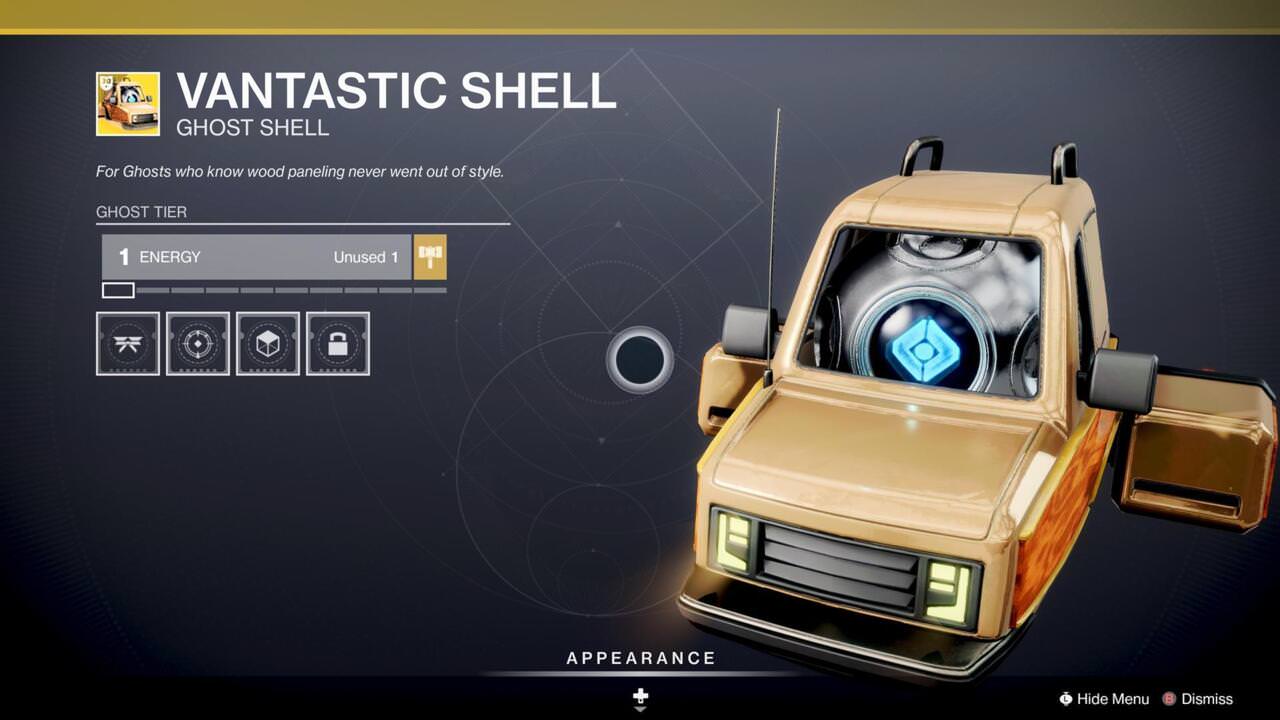Select the white outlined tier box under Energy

117,290
